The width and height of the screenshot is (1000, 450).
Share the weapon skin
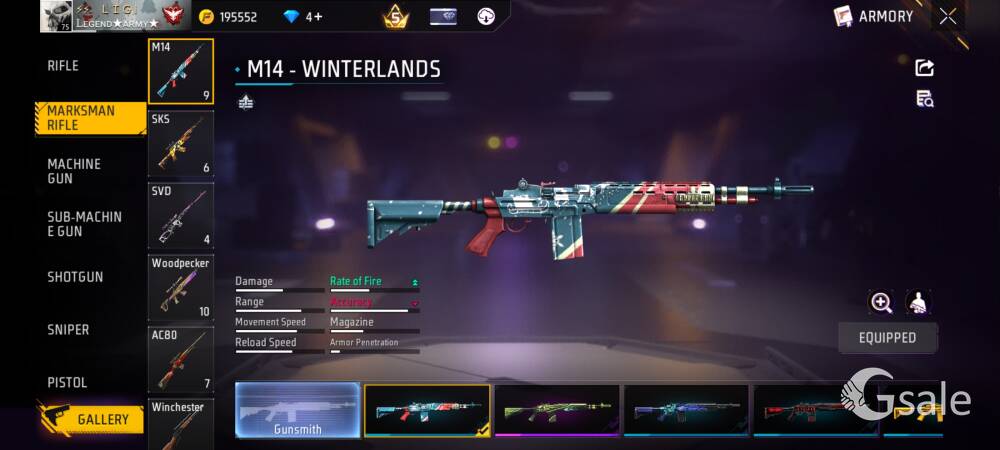[924, 68]
